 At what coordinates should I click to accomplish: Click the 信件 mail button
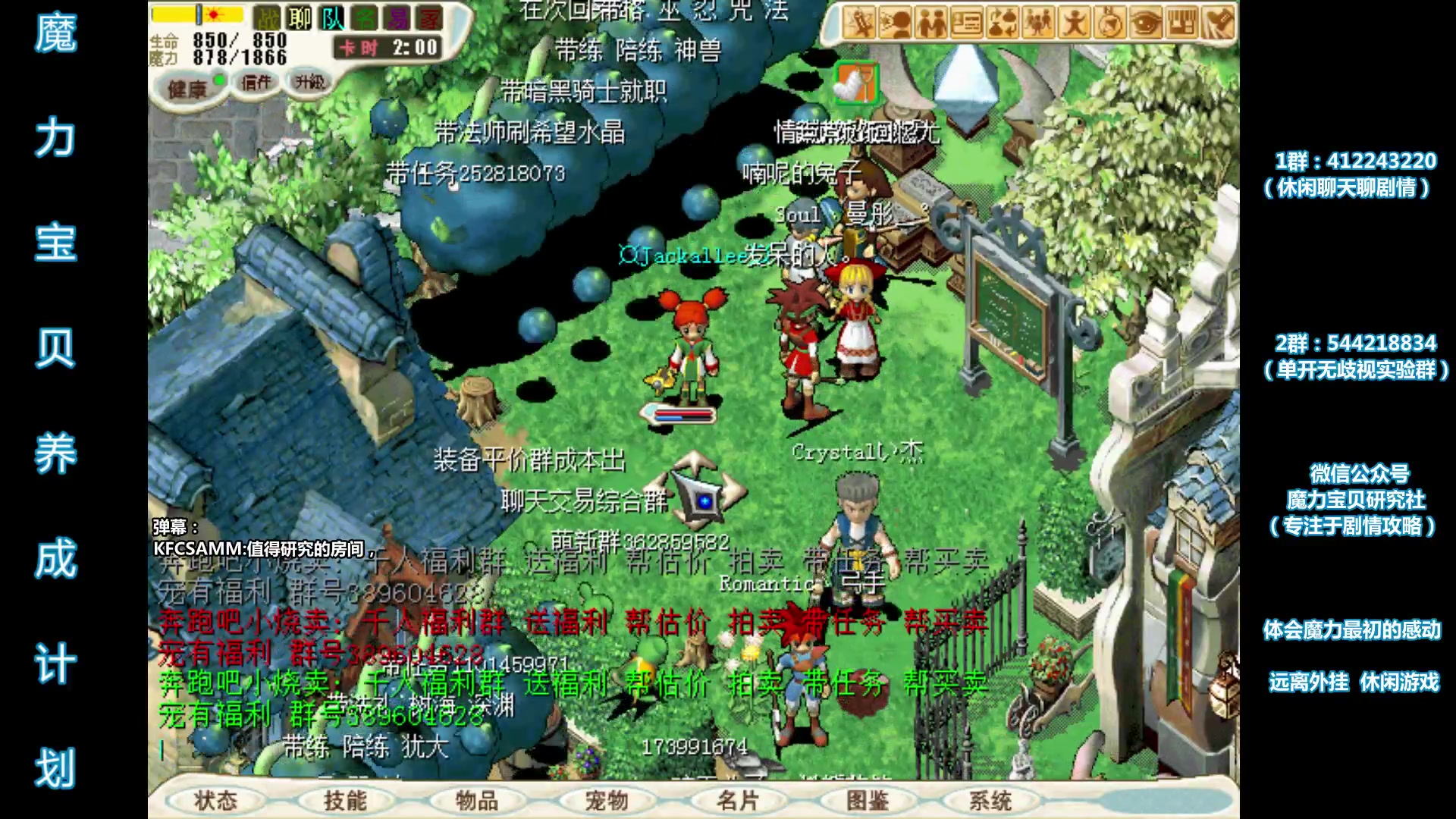click(x=256, y=83)
